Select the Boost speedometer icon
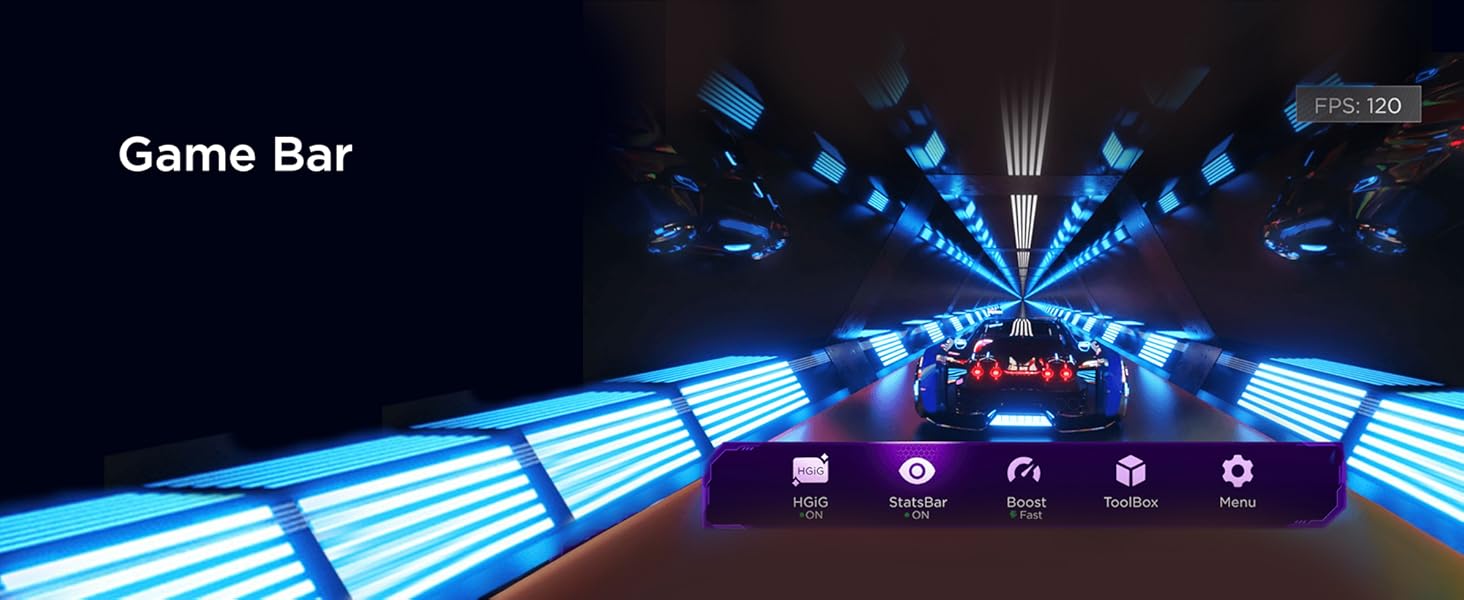Image resolution: width=1464 pixels, height=600 pixels. 1025,471
